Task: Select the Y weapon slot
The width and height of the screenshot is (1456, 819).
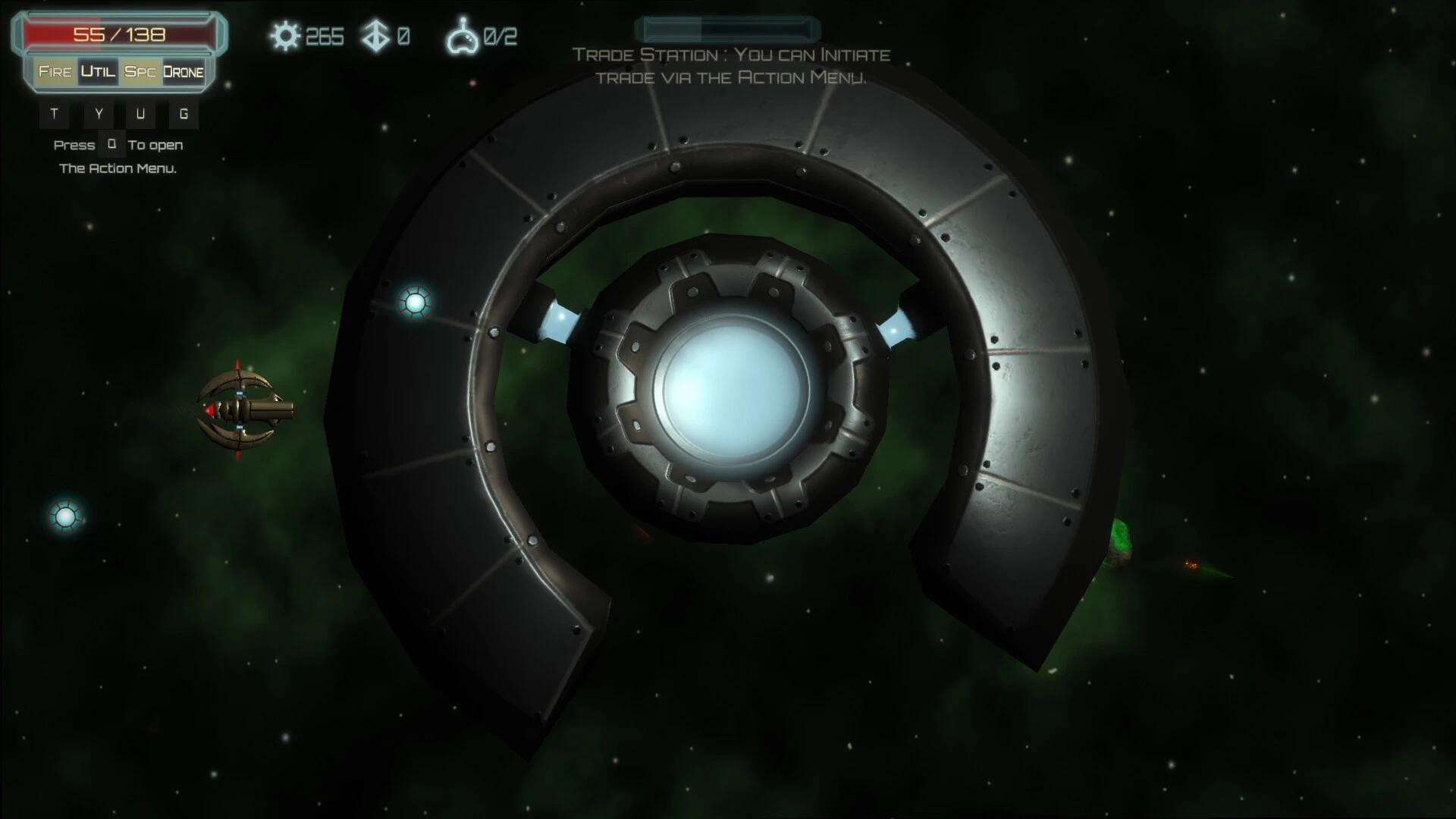Action: [x=97, y=114]
